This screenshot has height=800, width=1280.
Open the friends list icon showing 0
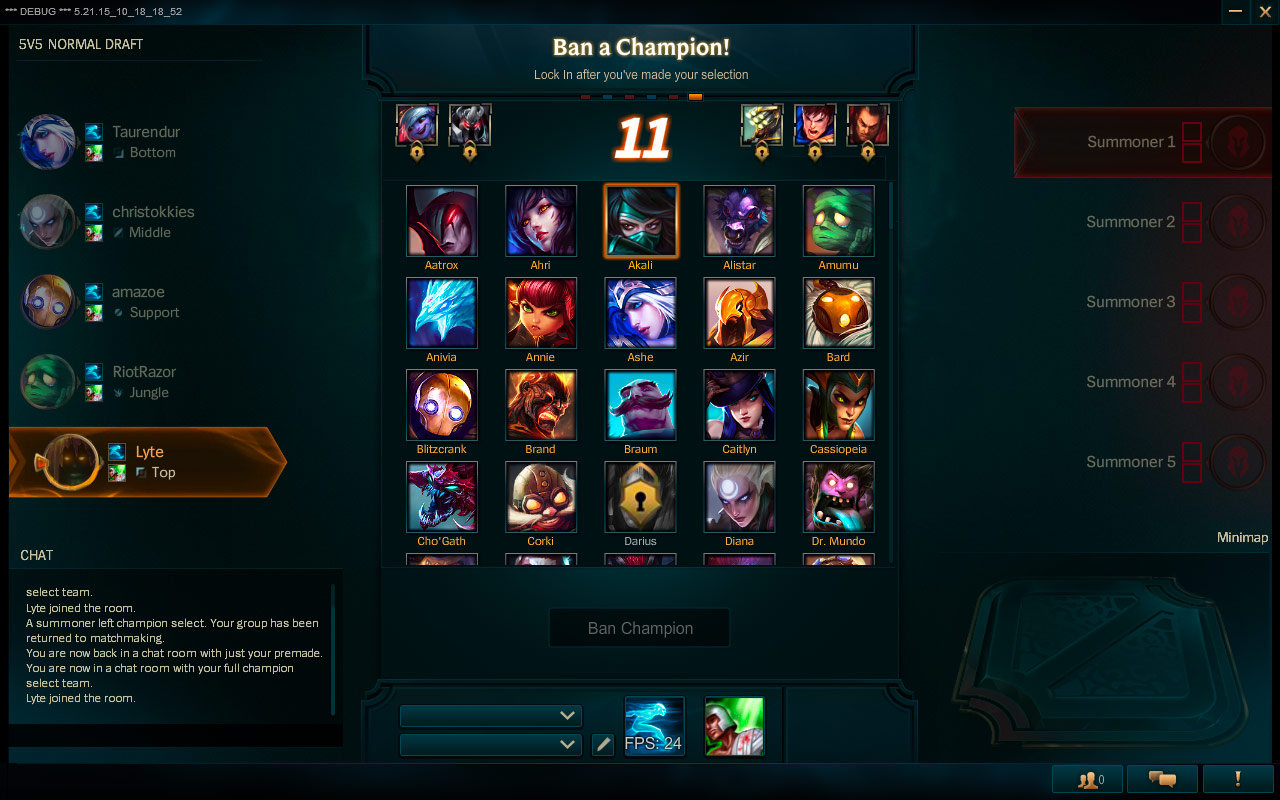(x=1086, y=778)
